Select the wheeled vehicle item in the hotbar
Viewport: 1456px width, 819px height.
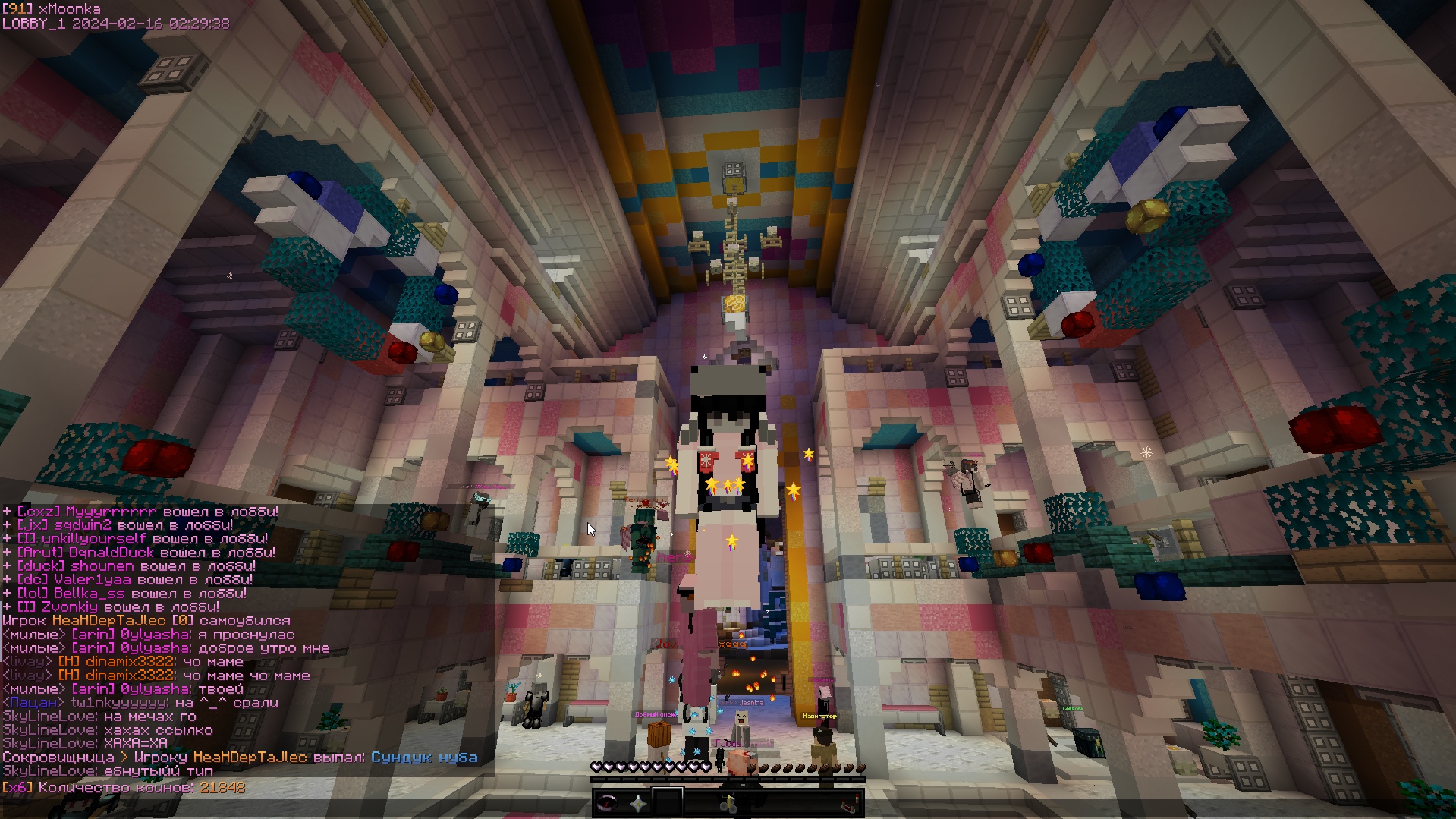pos(728,803)
